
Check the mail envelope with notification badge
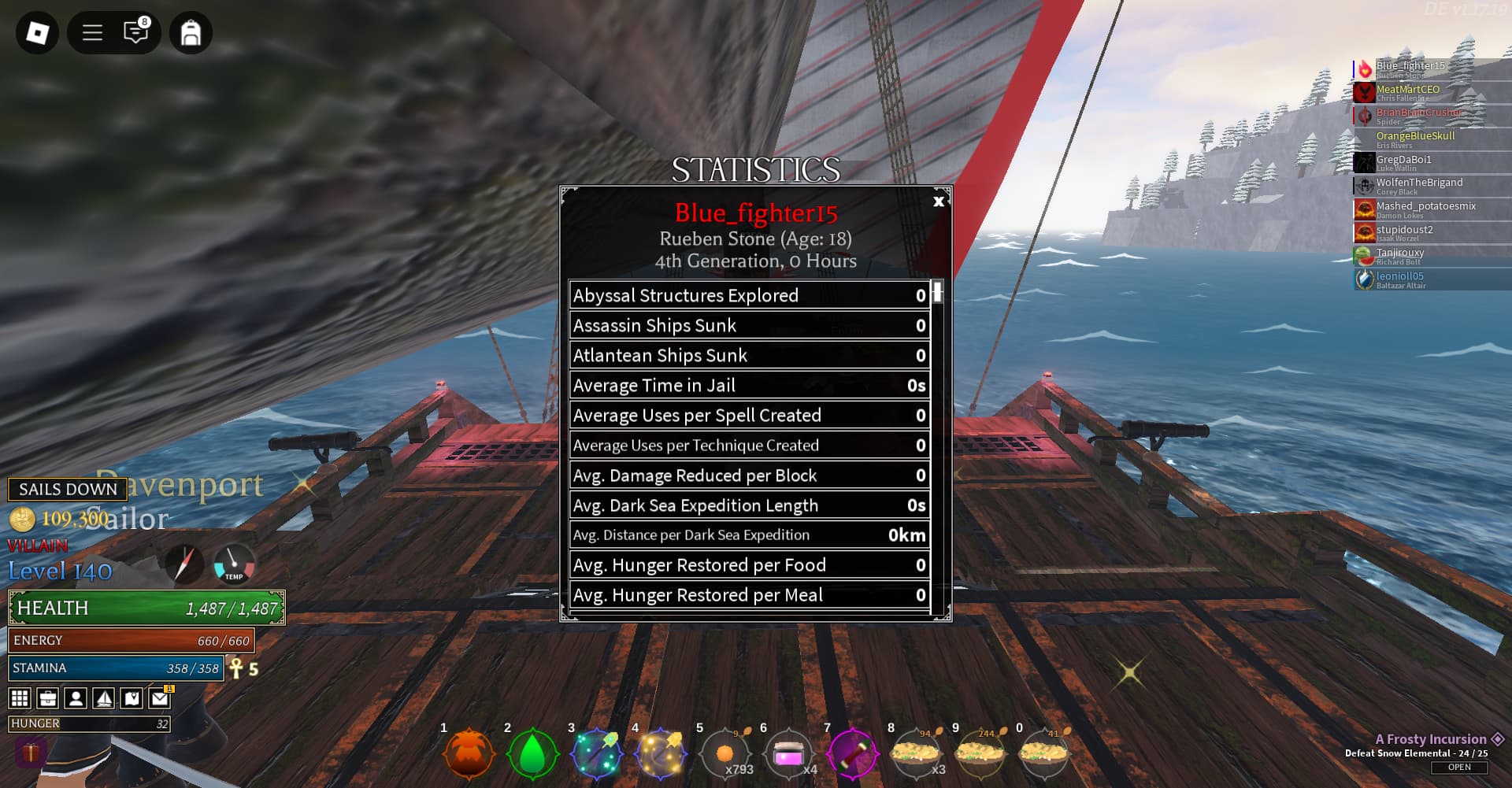click(x=159, y=697)
